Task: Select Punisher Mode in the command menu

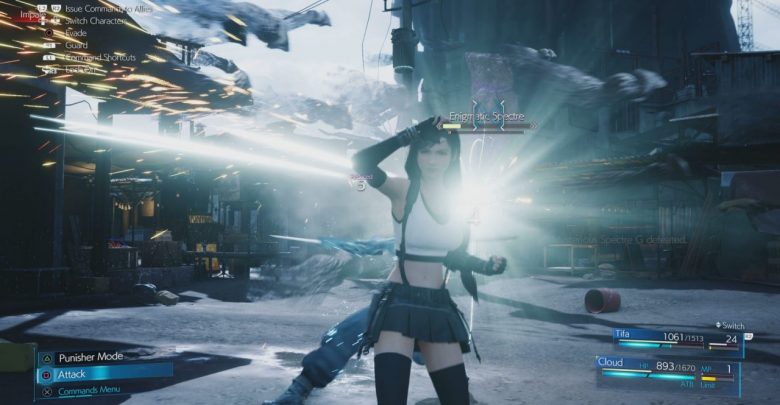Action: tap(90, 357)
